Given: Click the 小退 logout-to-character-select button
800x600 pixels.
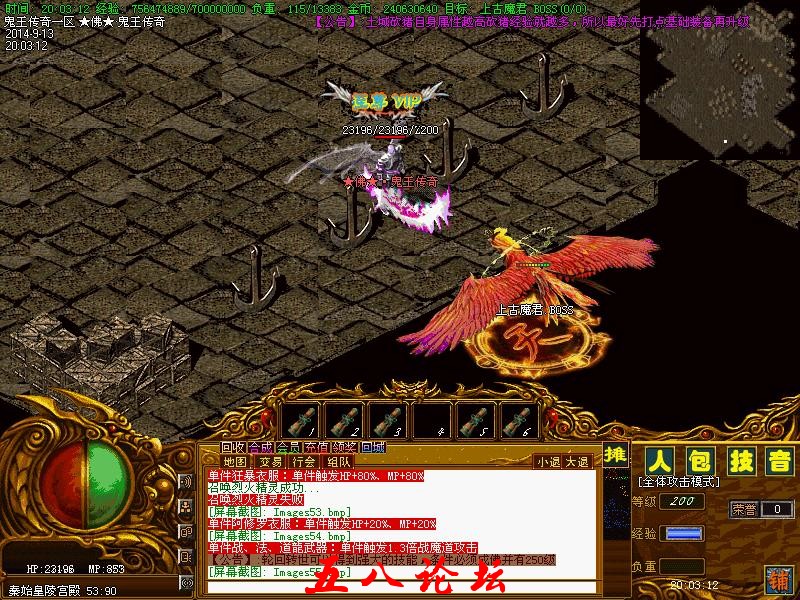Looking at the screenshot, I should [548, 462].
